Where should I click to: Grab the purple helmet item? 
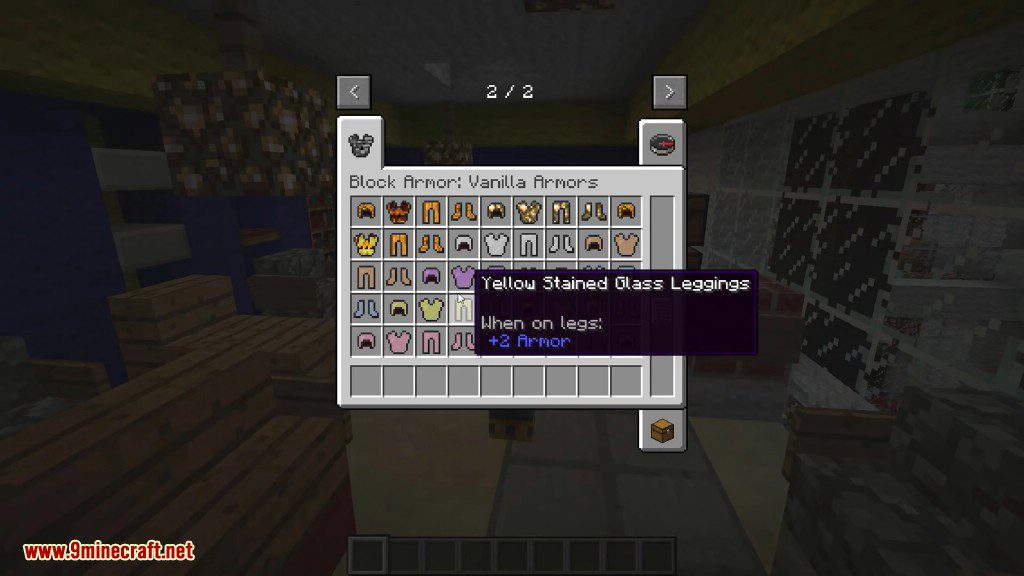[x=431, y=276]
